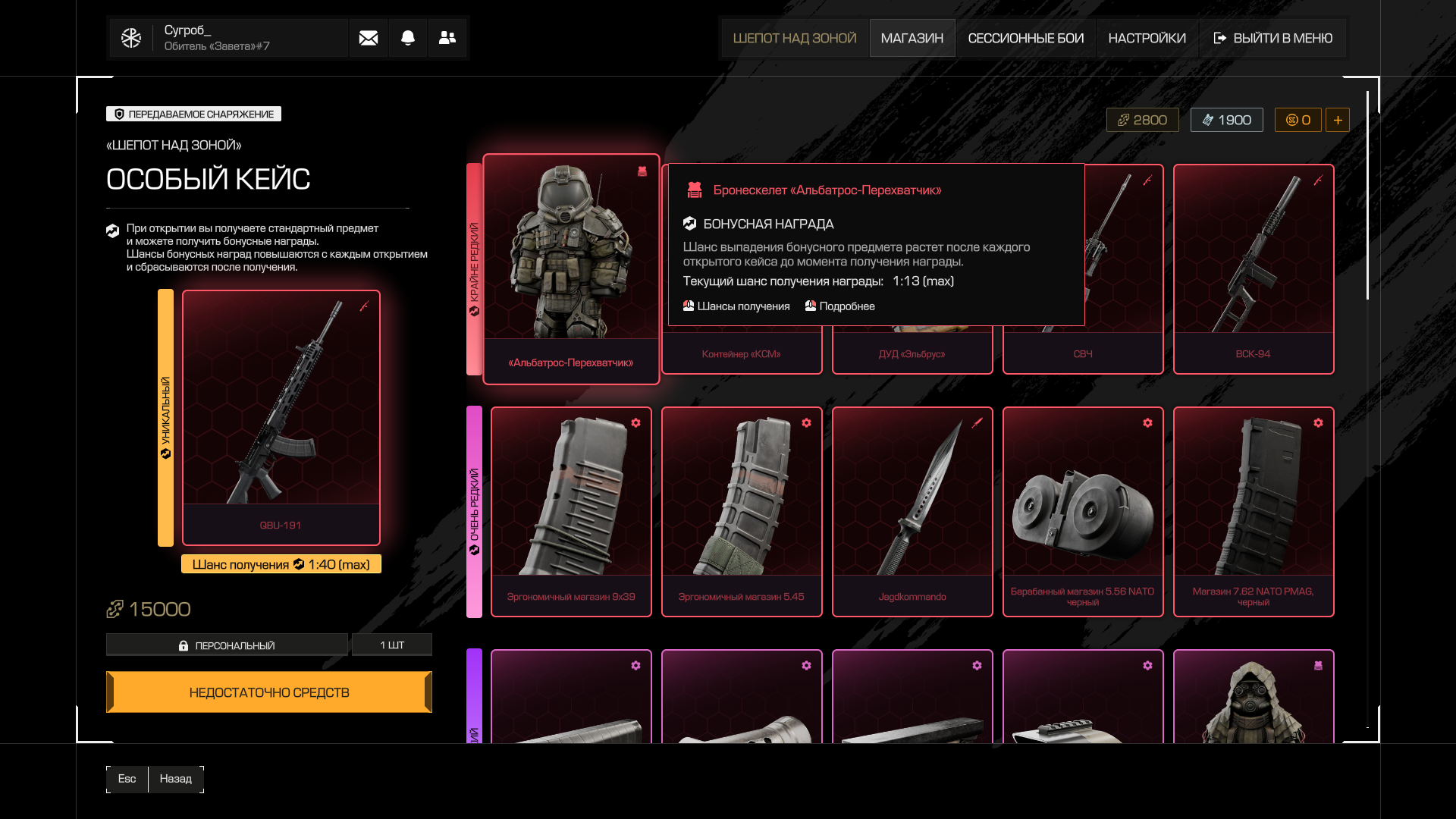The height and width of the screenshot is (819, 1456).
Task: Select the ВСК-94 weapon card
Action: (1253, 269)
